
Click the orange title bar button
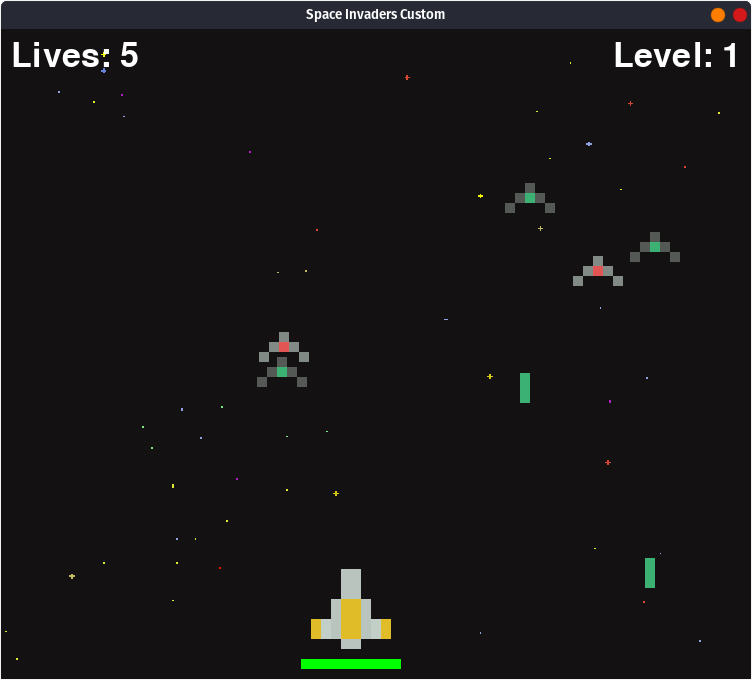point(718,15)
